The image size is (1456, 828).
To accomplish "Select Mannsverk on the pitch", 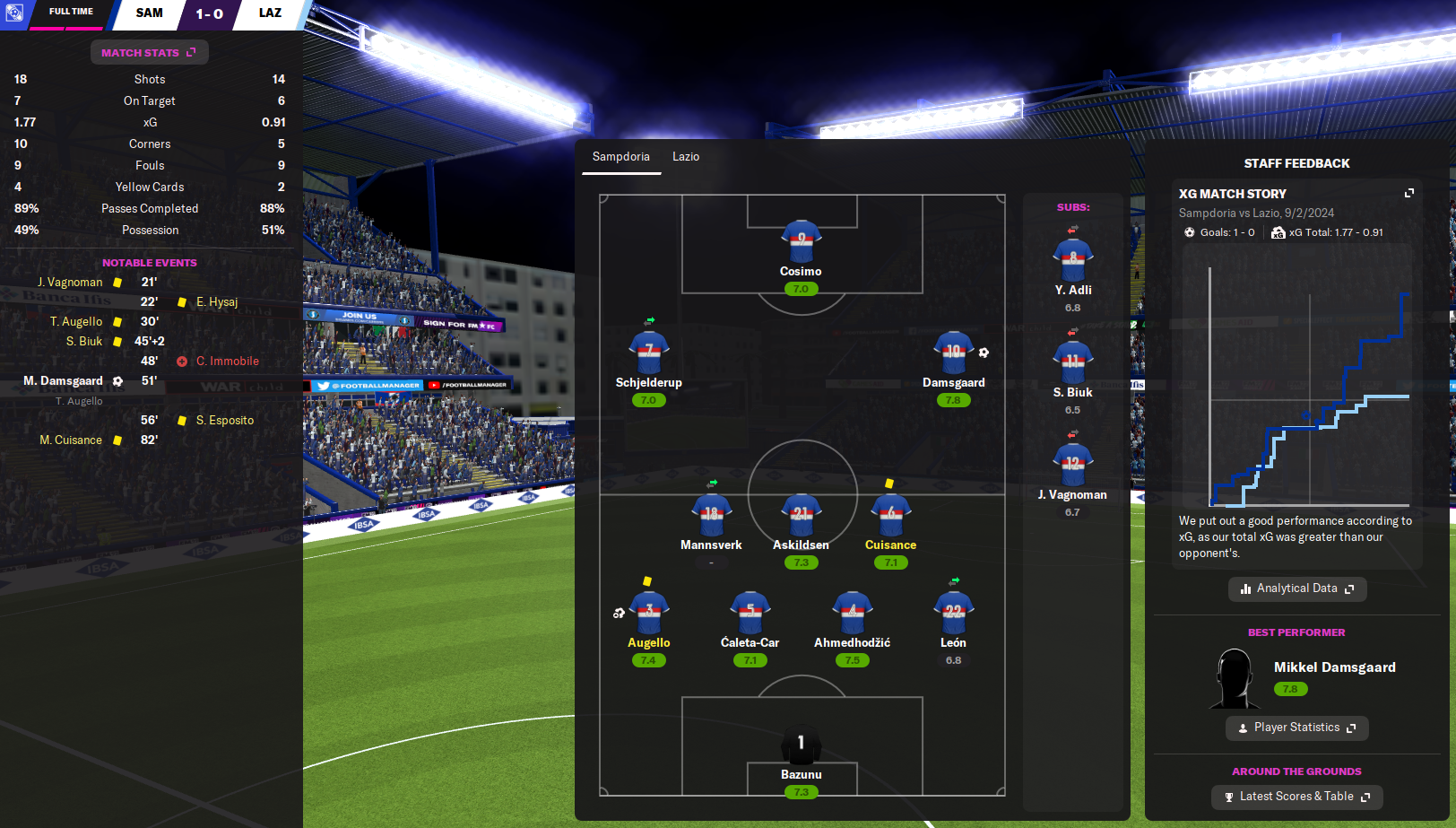I will (711, 515).
